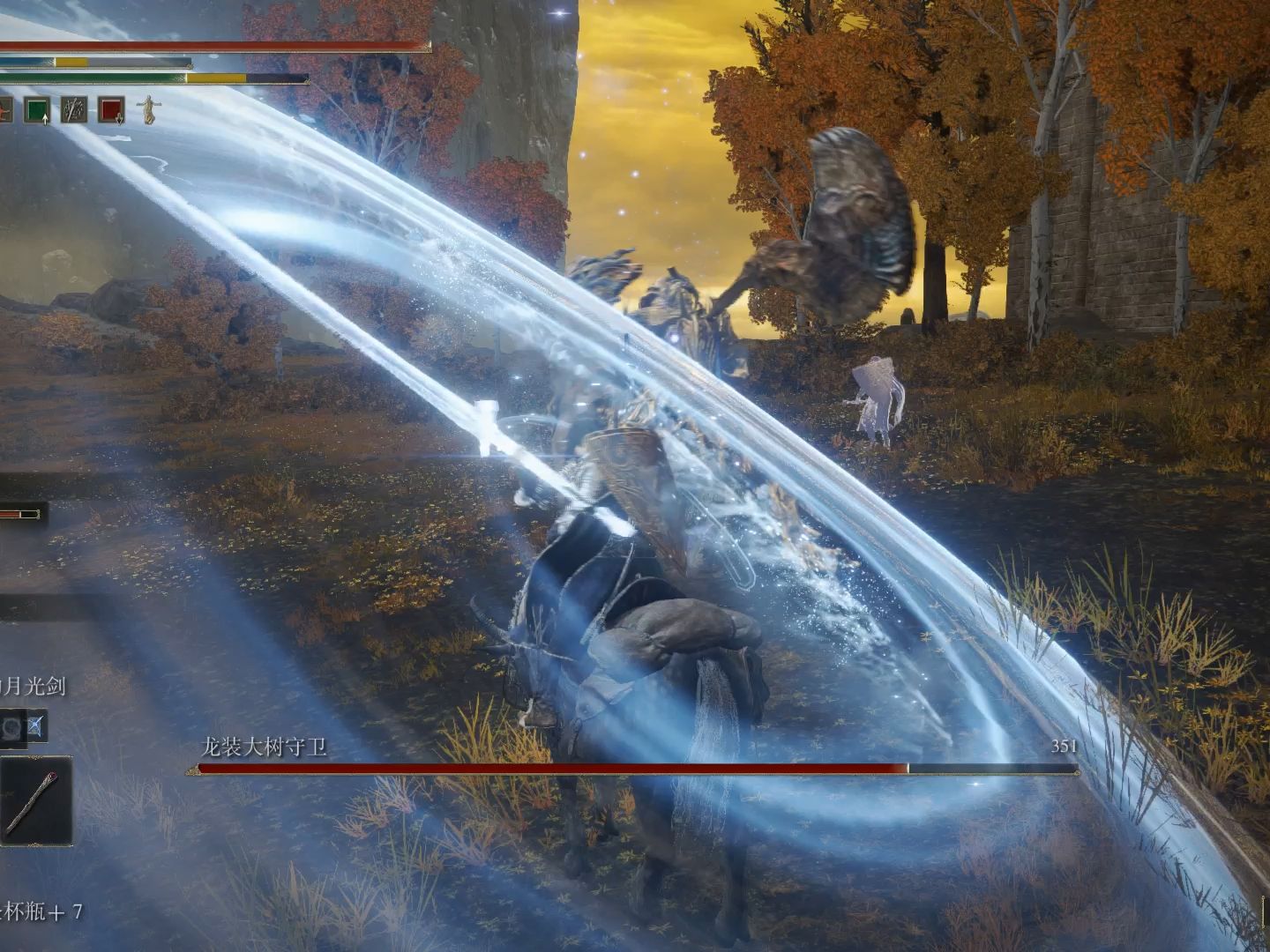View the golden outstretched-arms figure status icon

(149, 110)
